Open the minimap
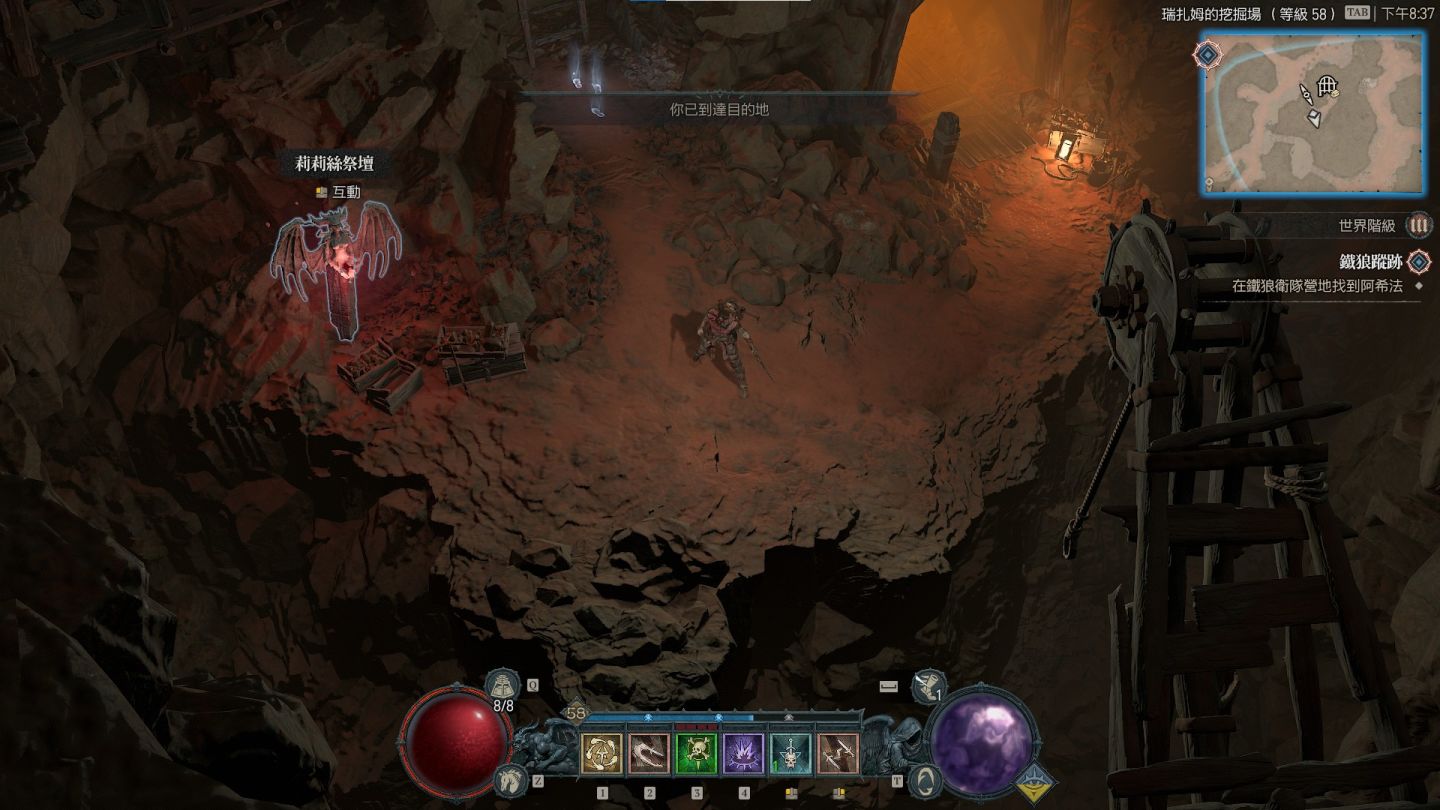 click(1312, 112)
